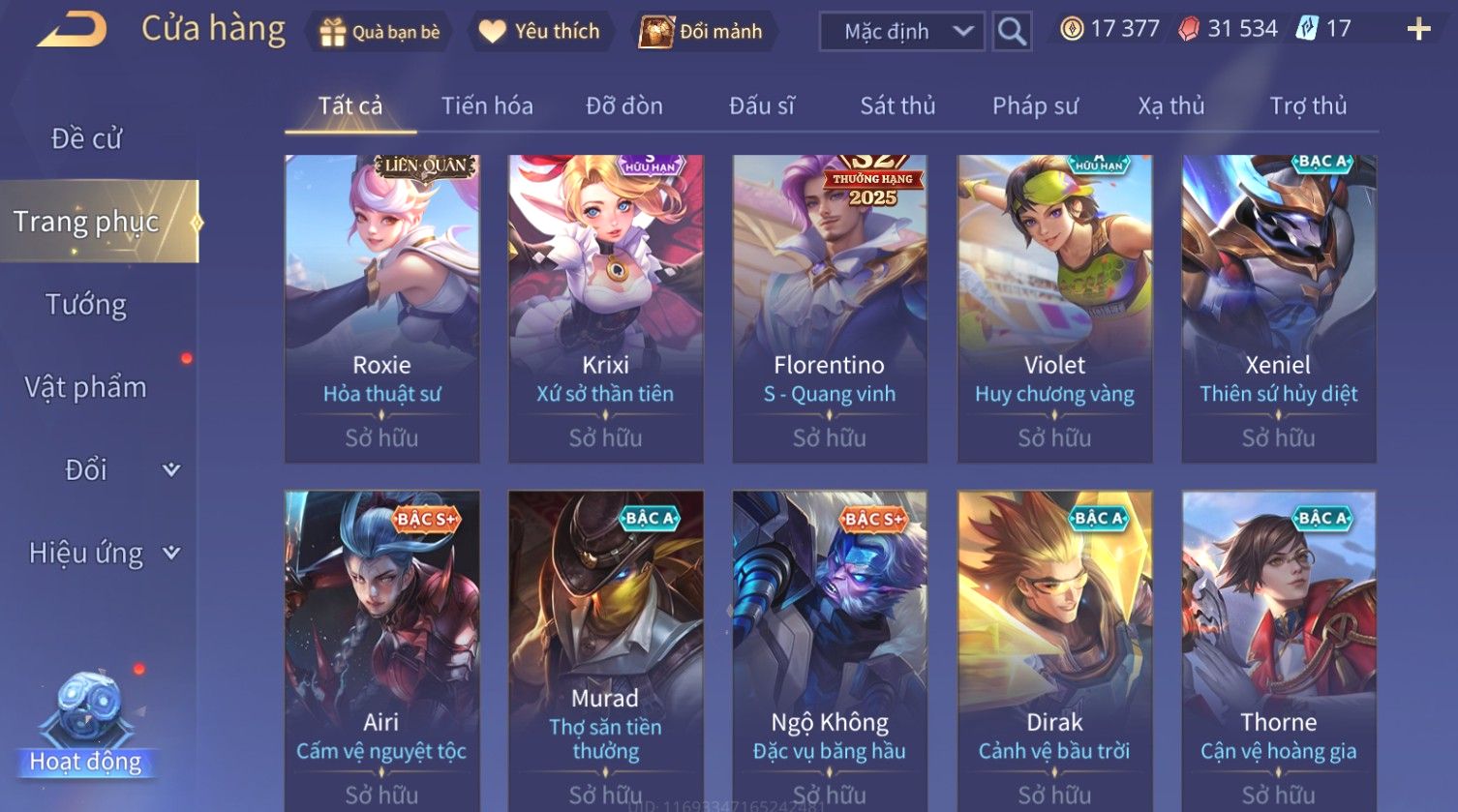Open the Đổi mảnh exchange

[701, 32]
